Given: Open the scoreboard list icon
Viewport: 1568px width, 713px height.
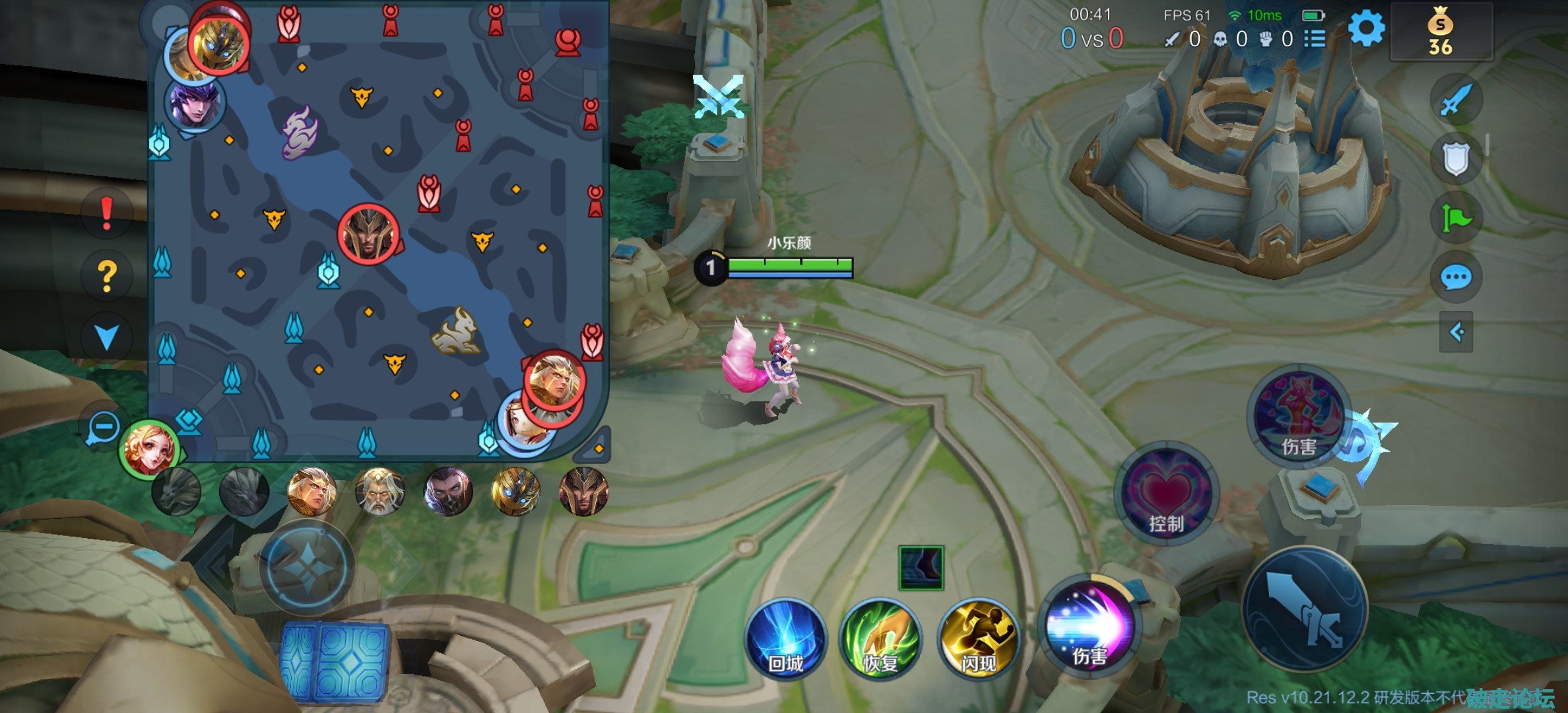Looking at the screenshot, I should (x=1315, y=39).
